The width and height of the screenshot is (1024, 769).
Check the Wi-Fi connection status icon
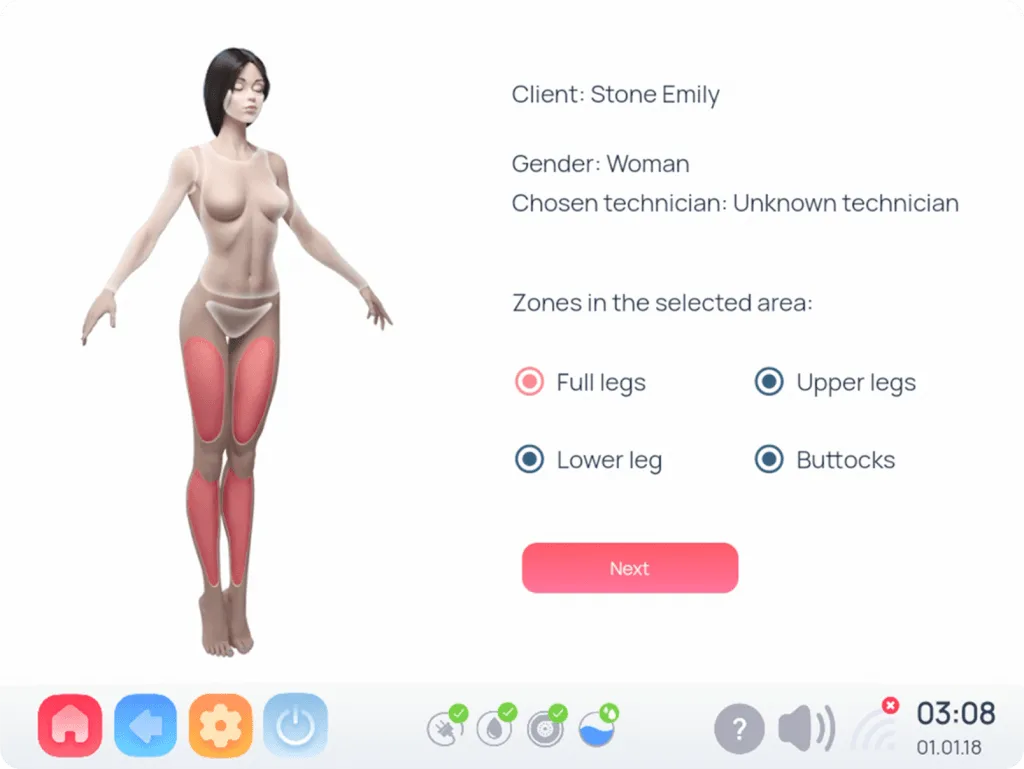point(873,726)
